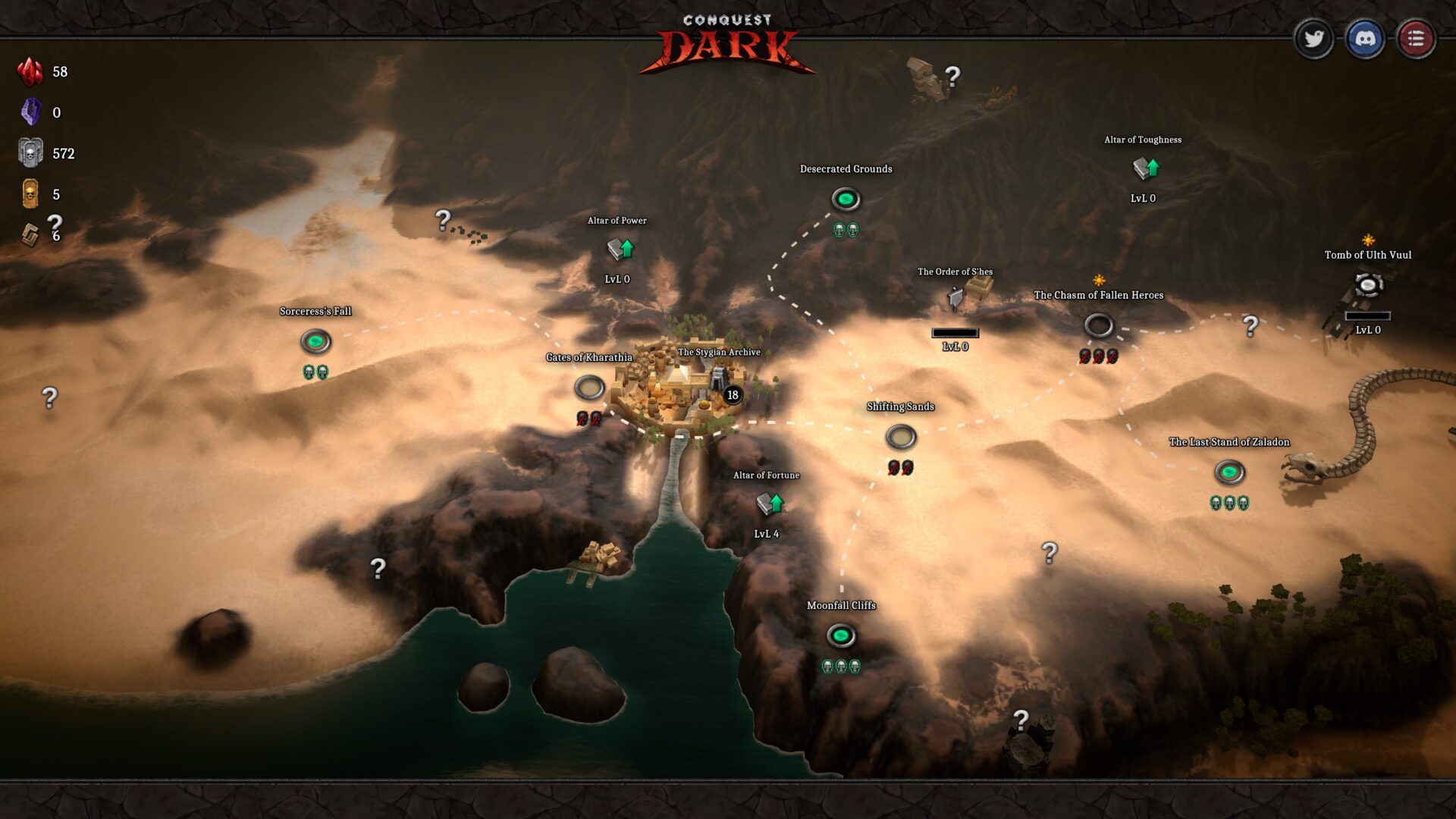Open the red list menu button
Image resolution: width=1456 pixels, height=819 pixels.
click(x=1415, y=39)
